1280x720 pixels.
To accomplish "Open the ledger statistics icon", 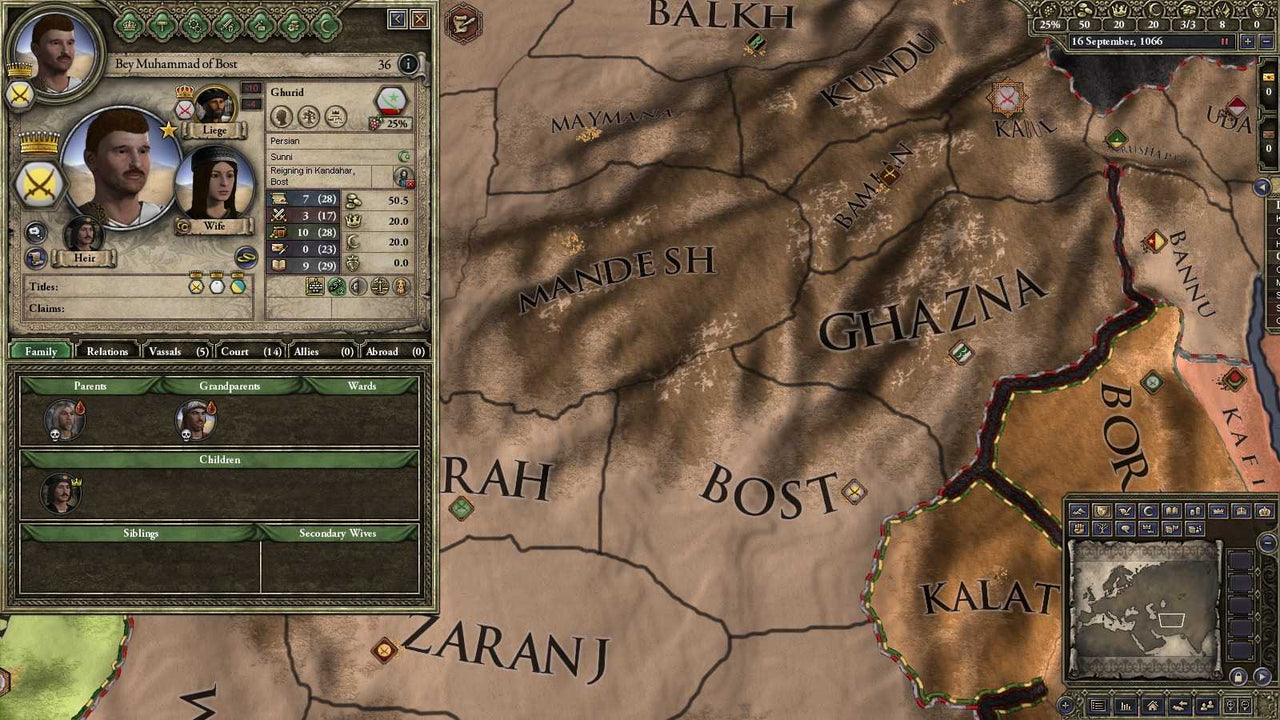I will tap(1125, 705).
